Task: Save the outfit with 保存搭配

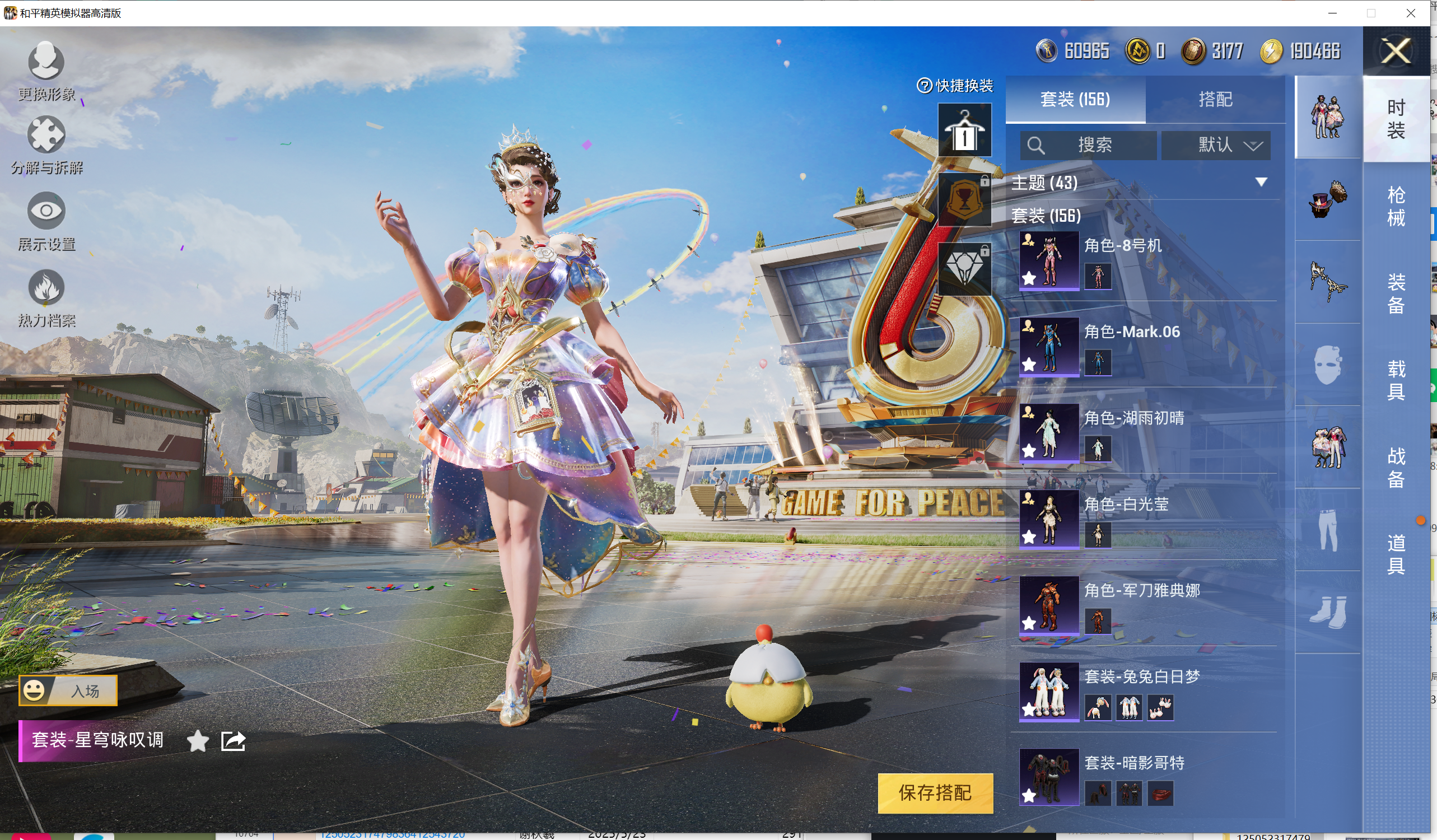Action: 935,792
